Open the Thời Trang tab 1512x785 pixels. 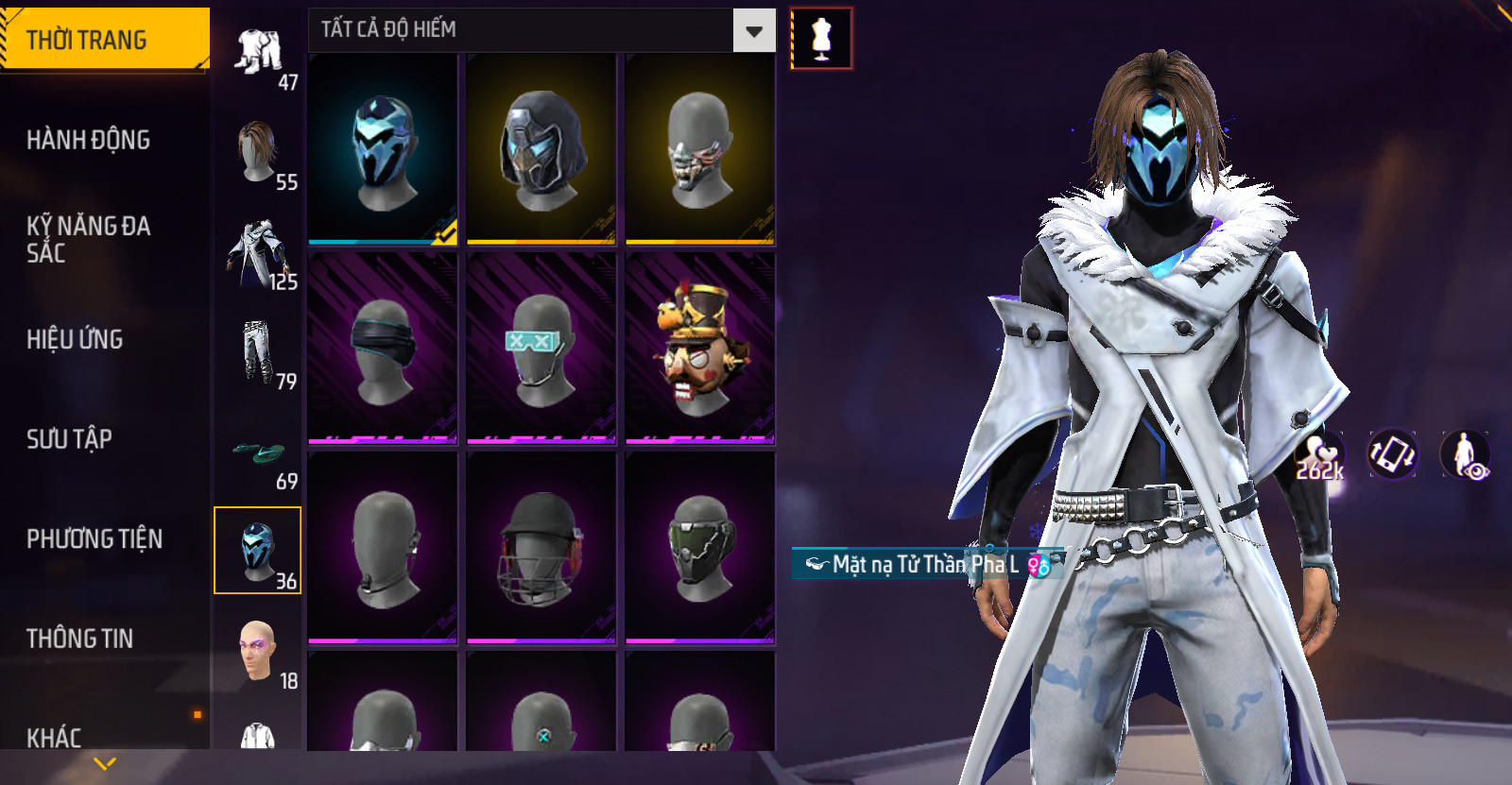pyautogui.click(x=104, y=40)
